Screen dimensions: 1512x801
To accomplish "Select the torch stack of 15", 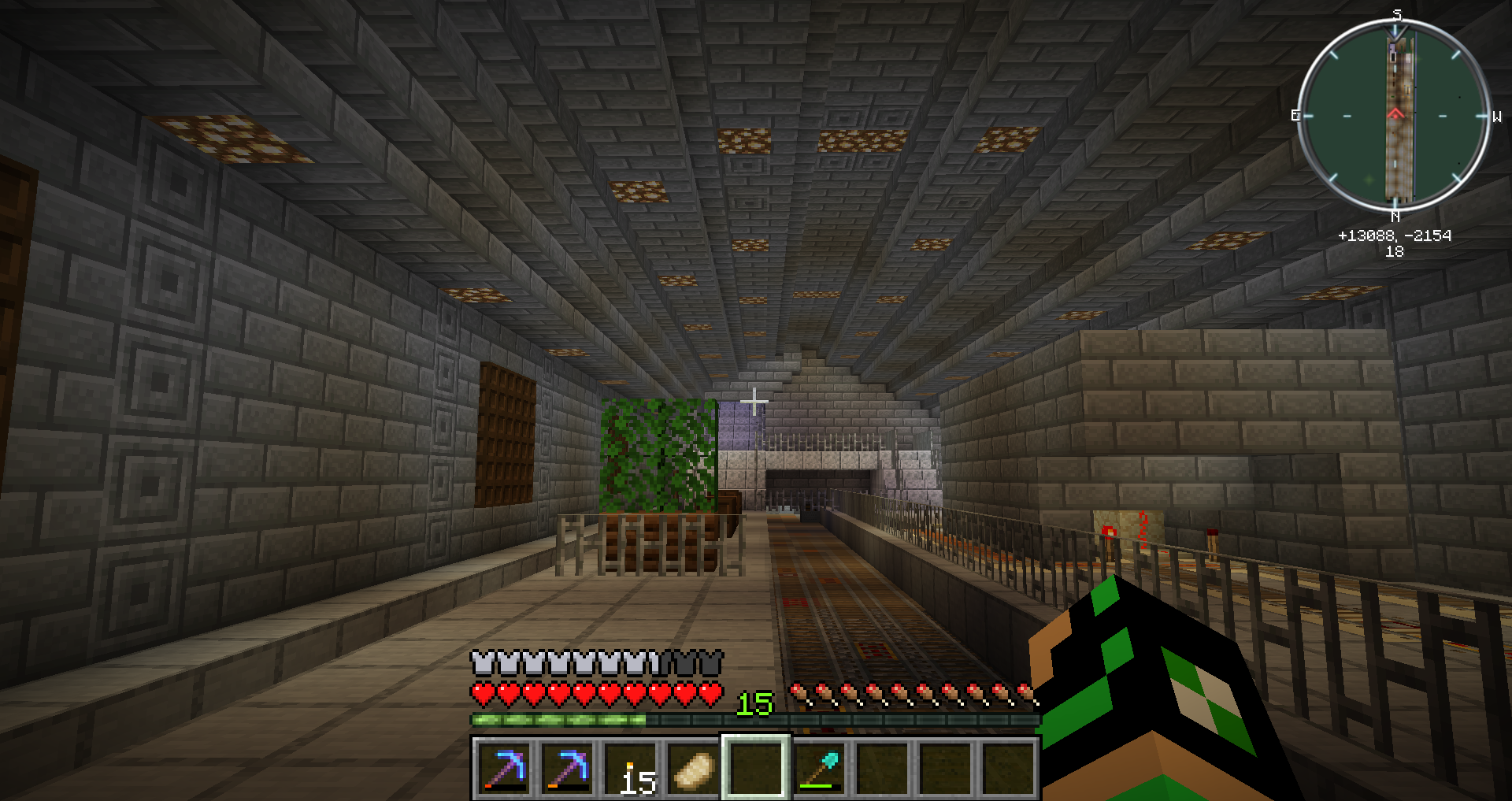I will pos(630,769).
